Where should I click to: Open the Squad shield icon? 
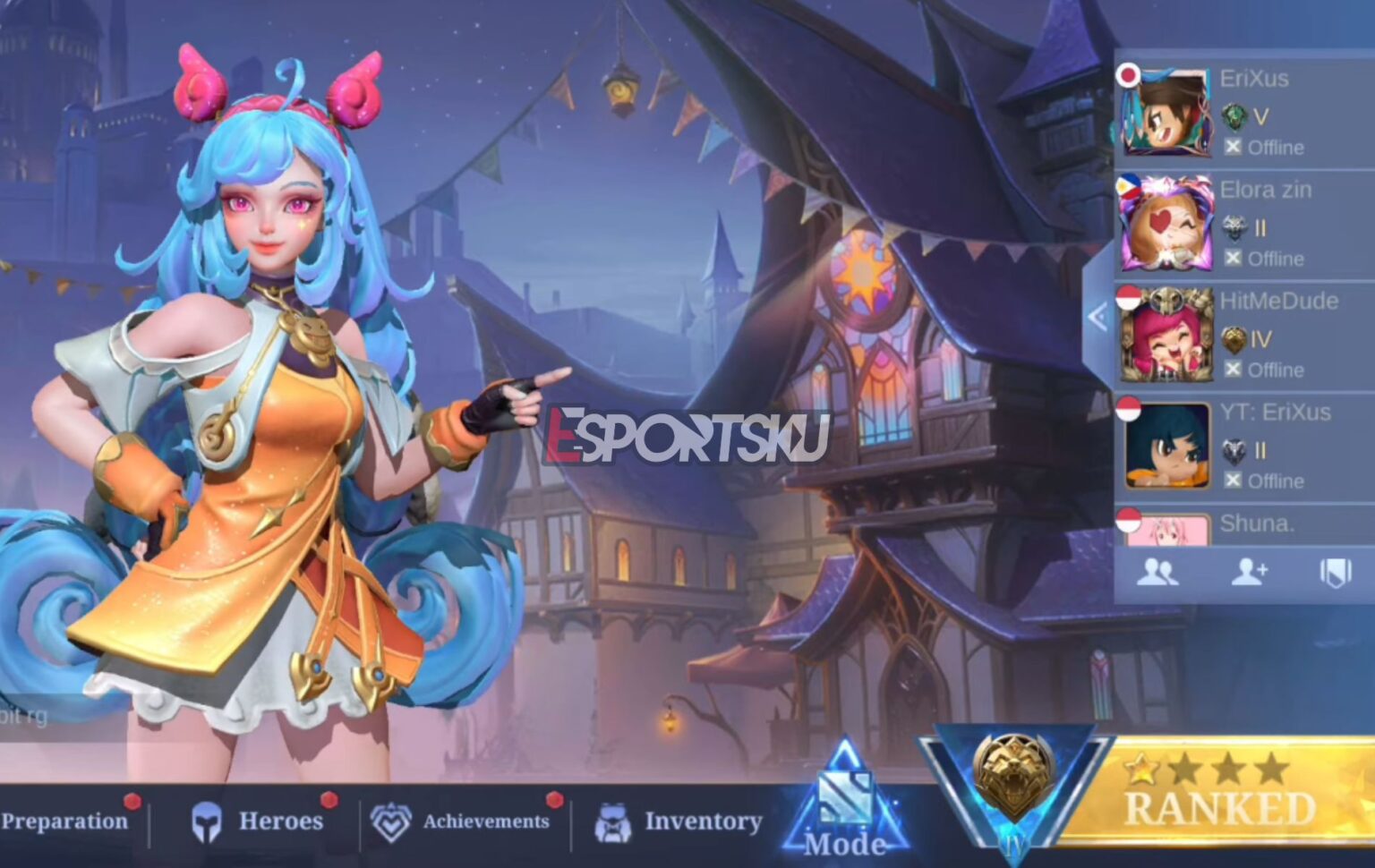pos(1335,571)
